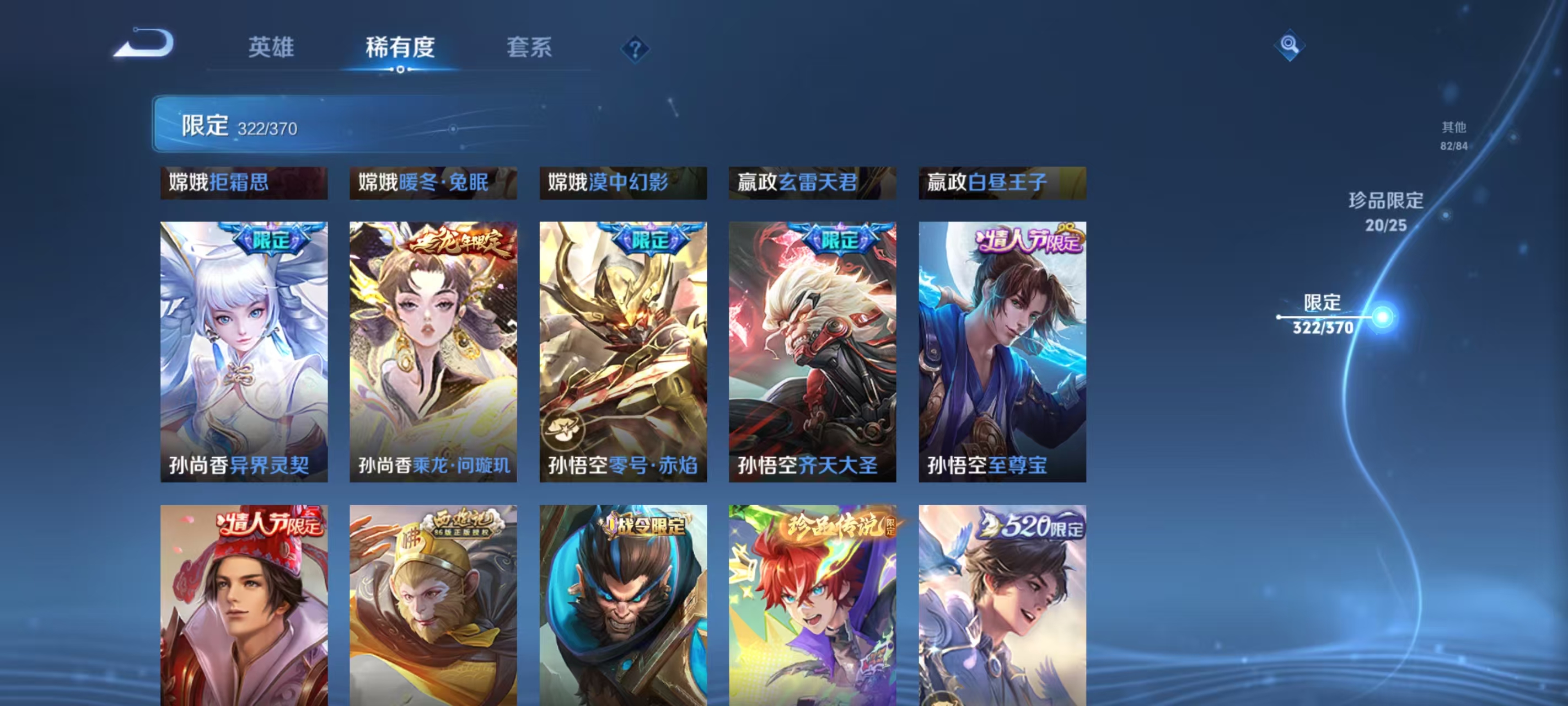This screenshot has height=706, width=1568.
Task: Select the 稀有度 tab
Action: [x=400, y=49]
